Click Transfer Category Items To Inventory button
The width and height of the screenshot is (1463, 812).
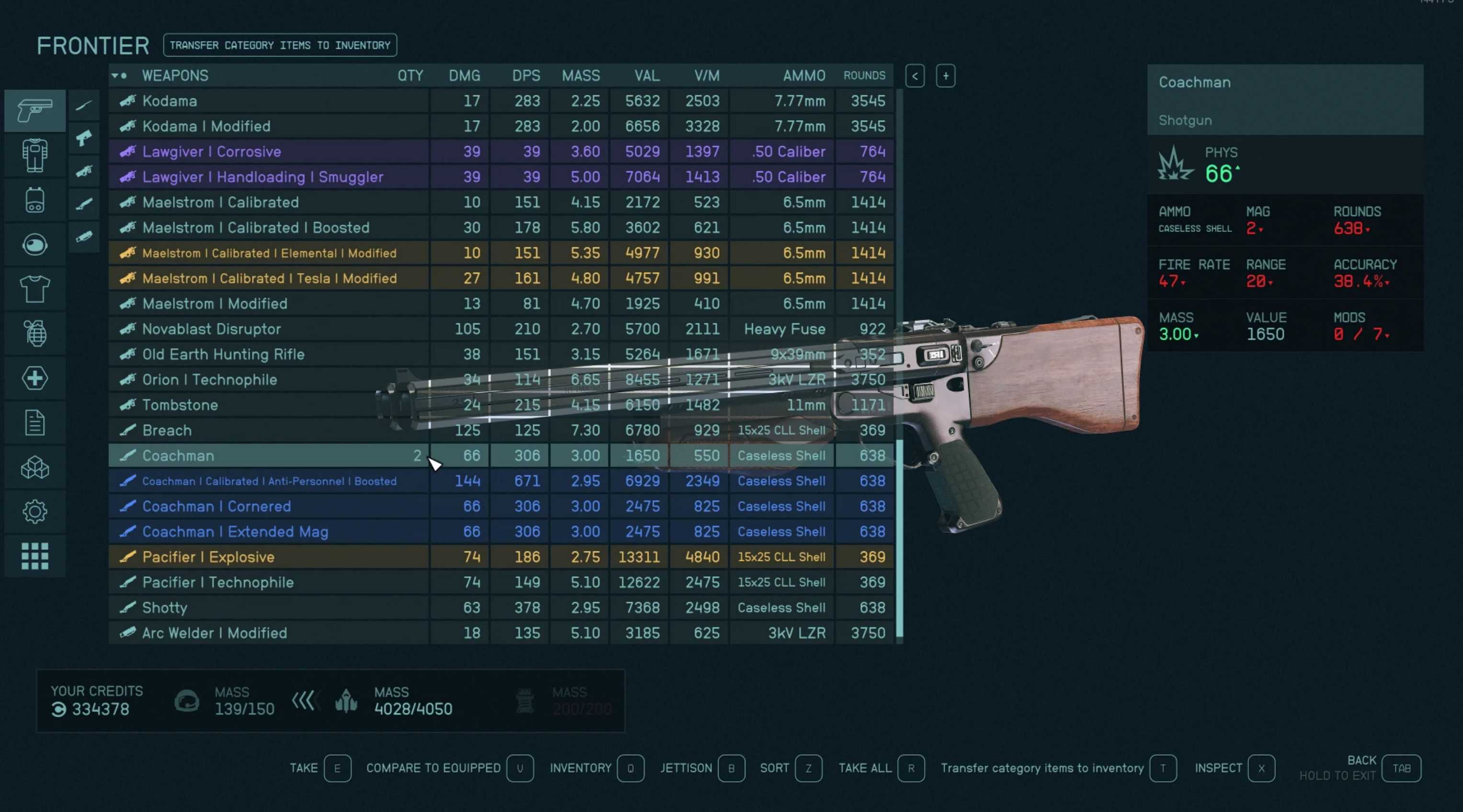coord(280,46)
